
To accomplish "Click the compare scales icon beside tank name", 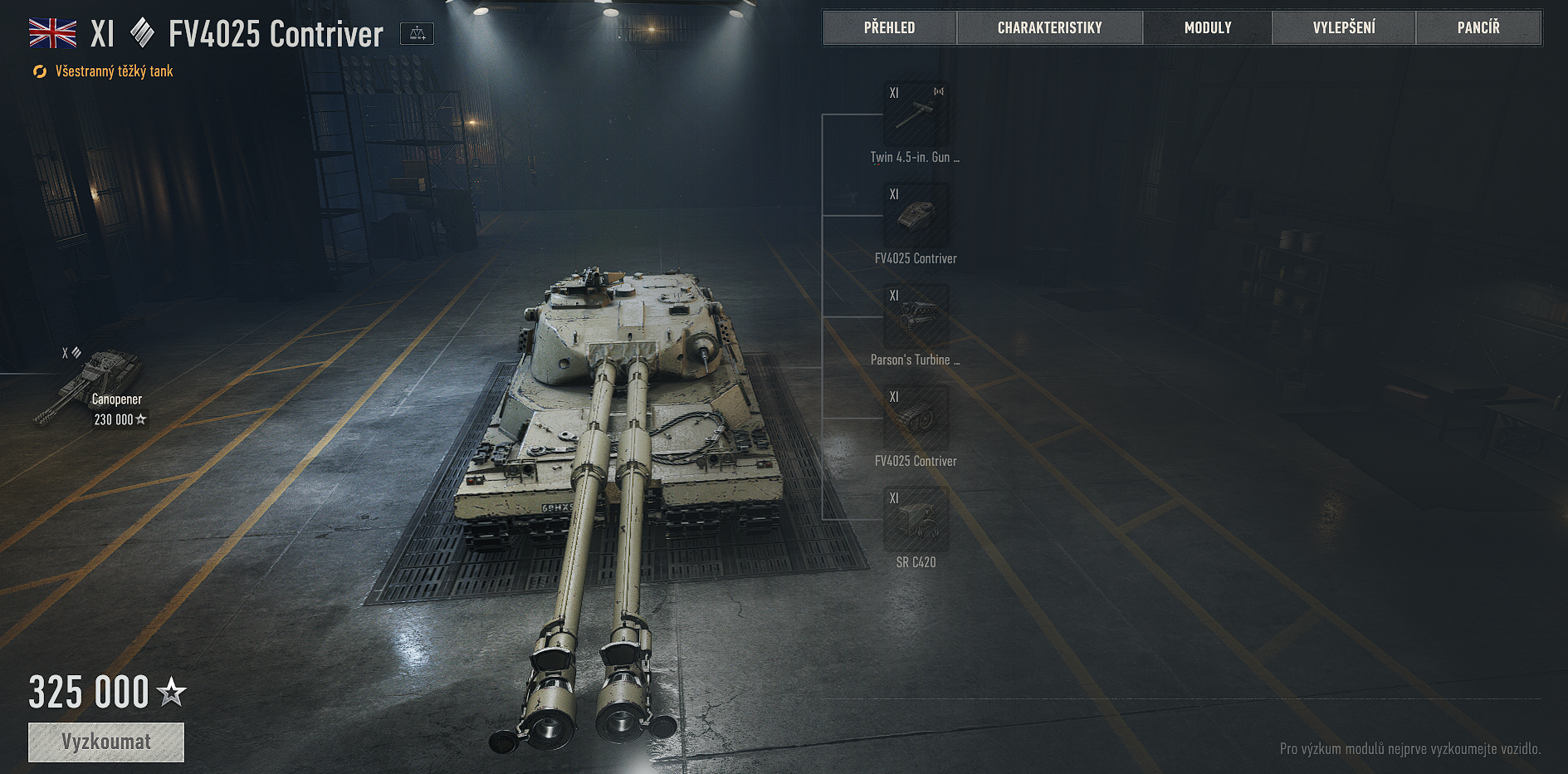I will (417, 34).
